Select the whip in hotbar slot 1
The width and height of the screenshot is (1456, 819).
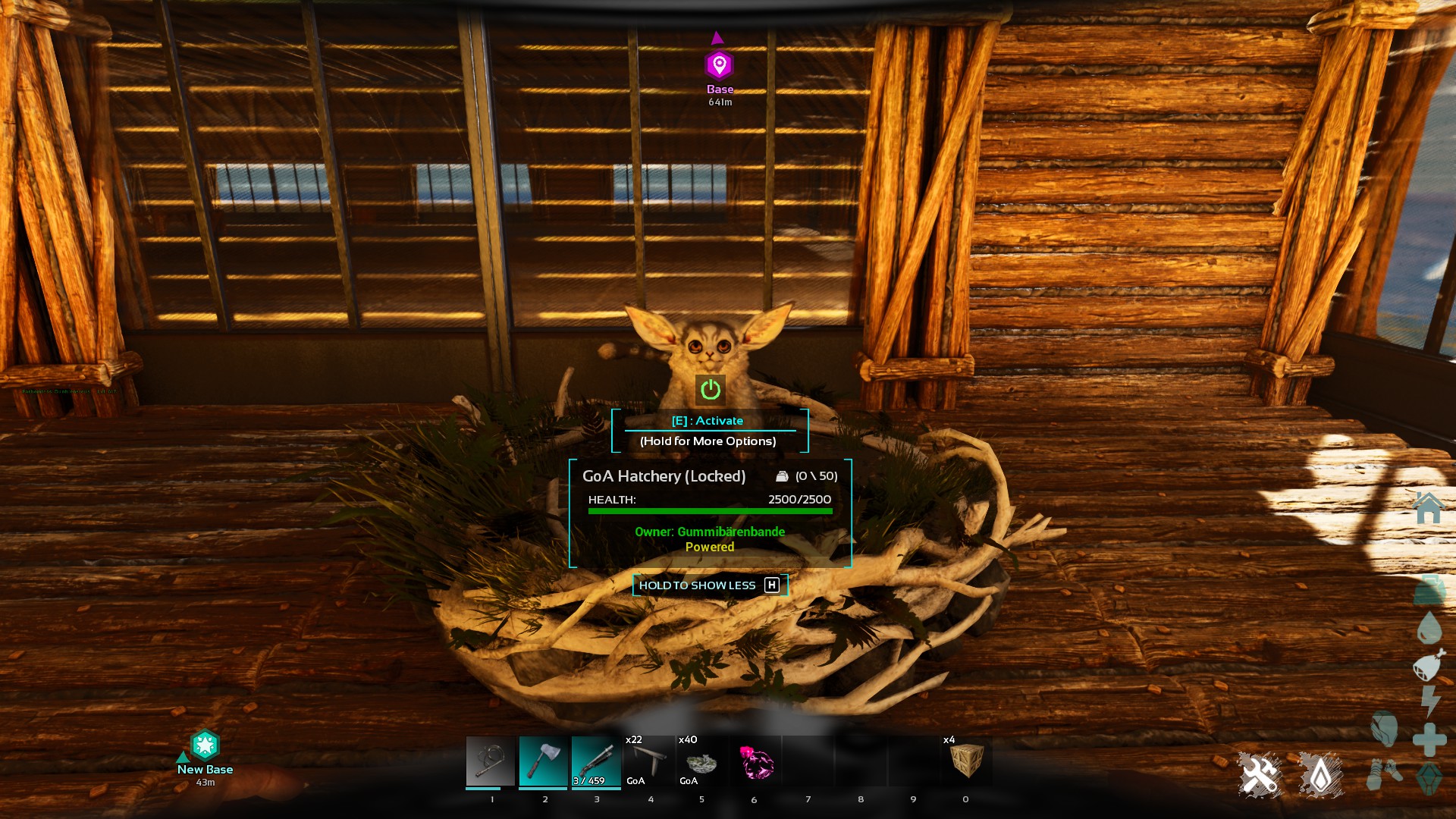click(x=491, y=761)
